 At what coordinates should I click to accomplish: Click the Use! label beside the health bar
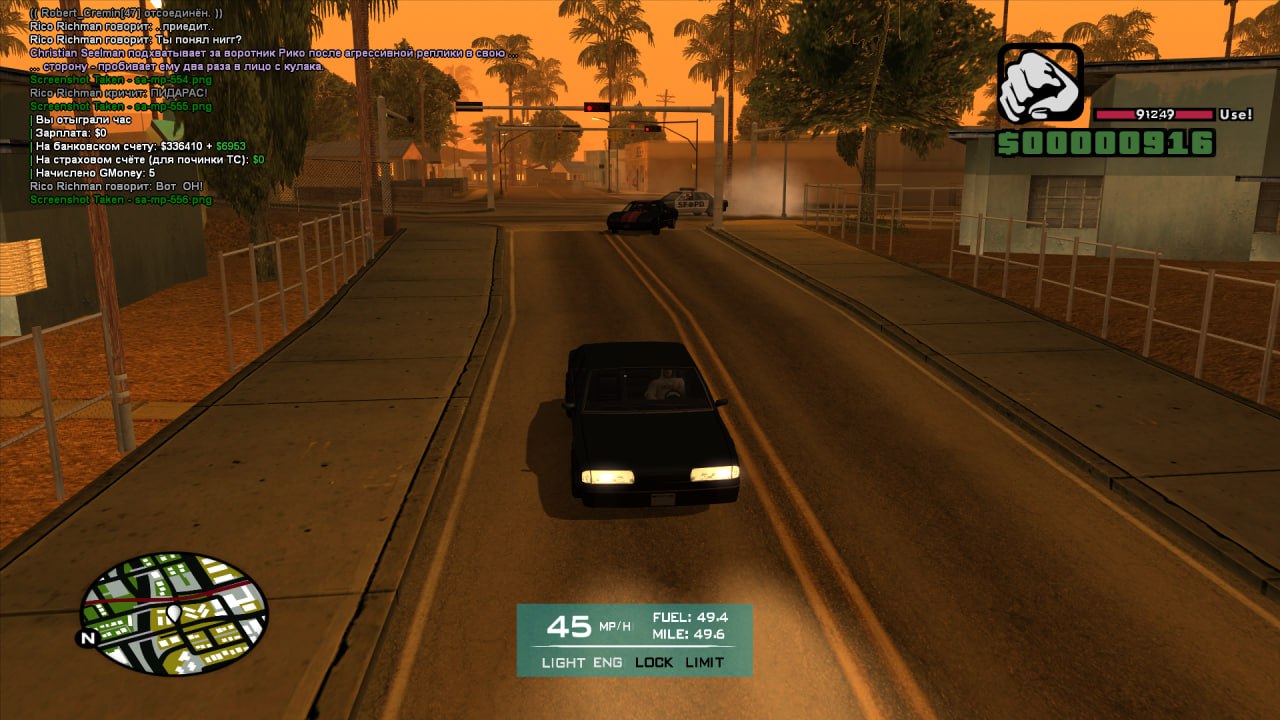(x=1236, y=115)
